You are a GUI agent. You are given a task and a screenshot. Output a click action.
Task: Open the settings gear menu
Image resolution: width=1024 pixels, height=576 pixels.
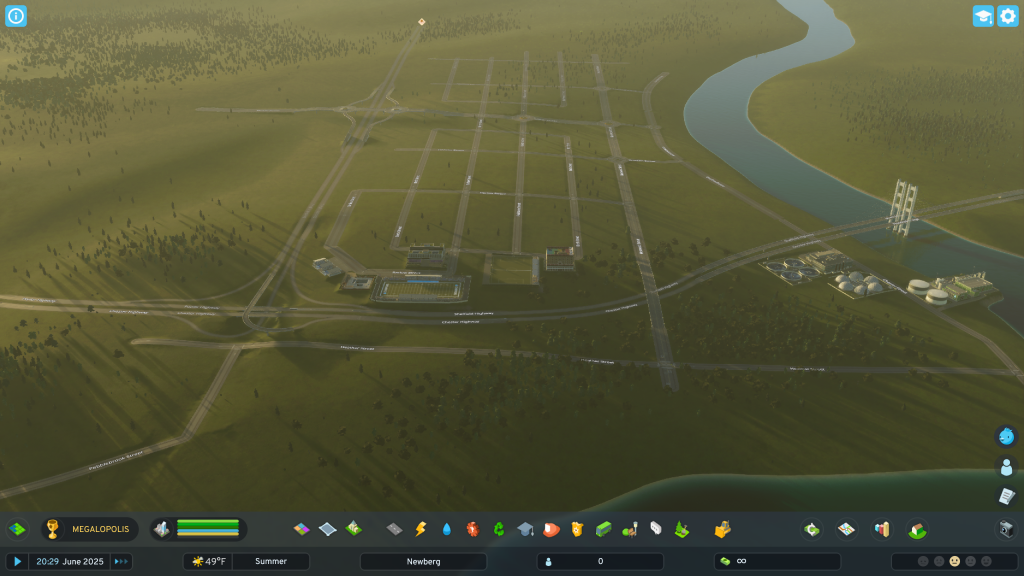1007,16
